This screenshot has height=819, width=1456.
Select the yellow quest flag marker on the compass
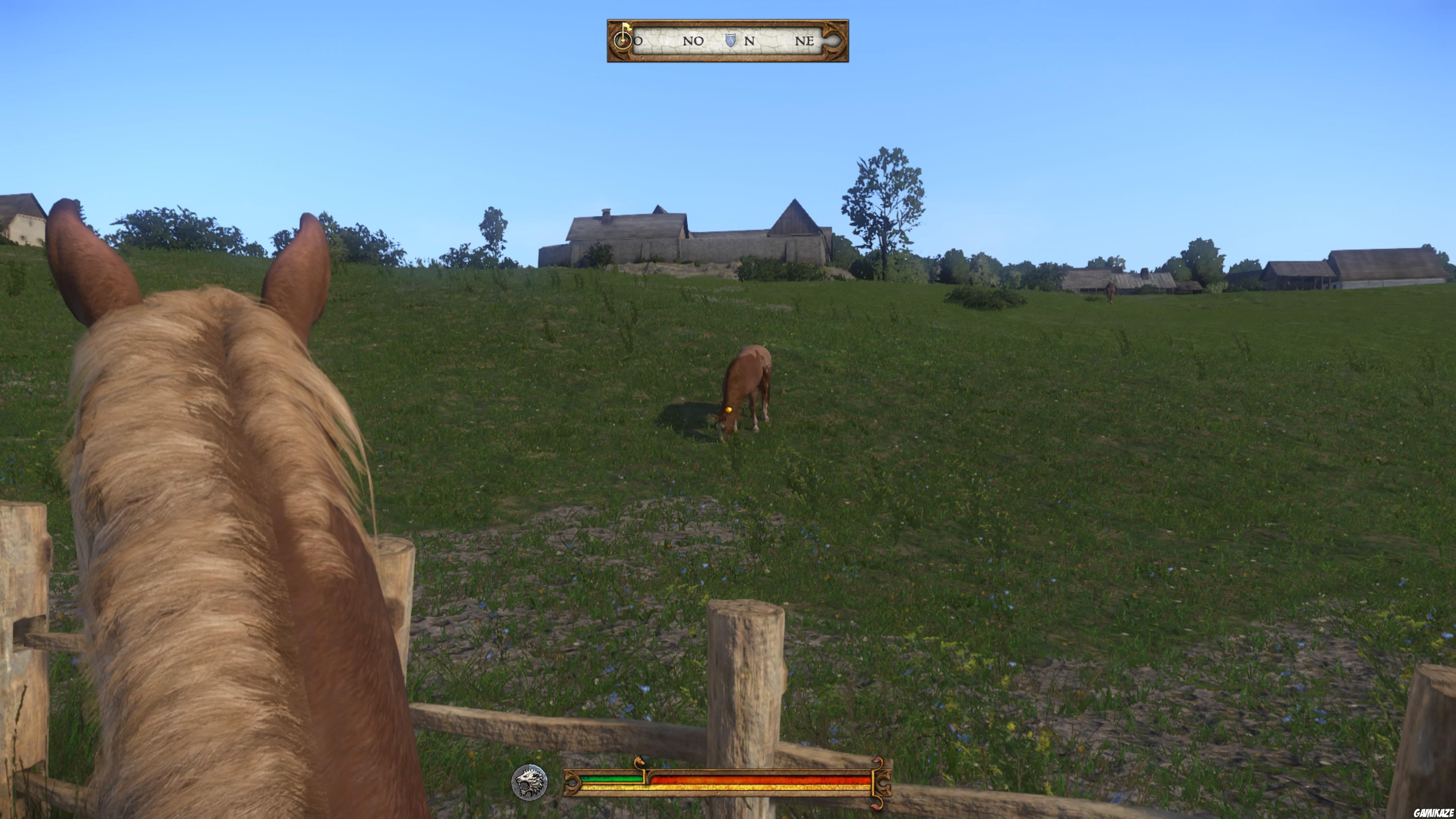628,27
